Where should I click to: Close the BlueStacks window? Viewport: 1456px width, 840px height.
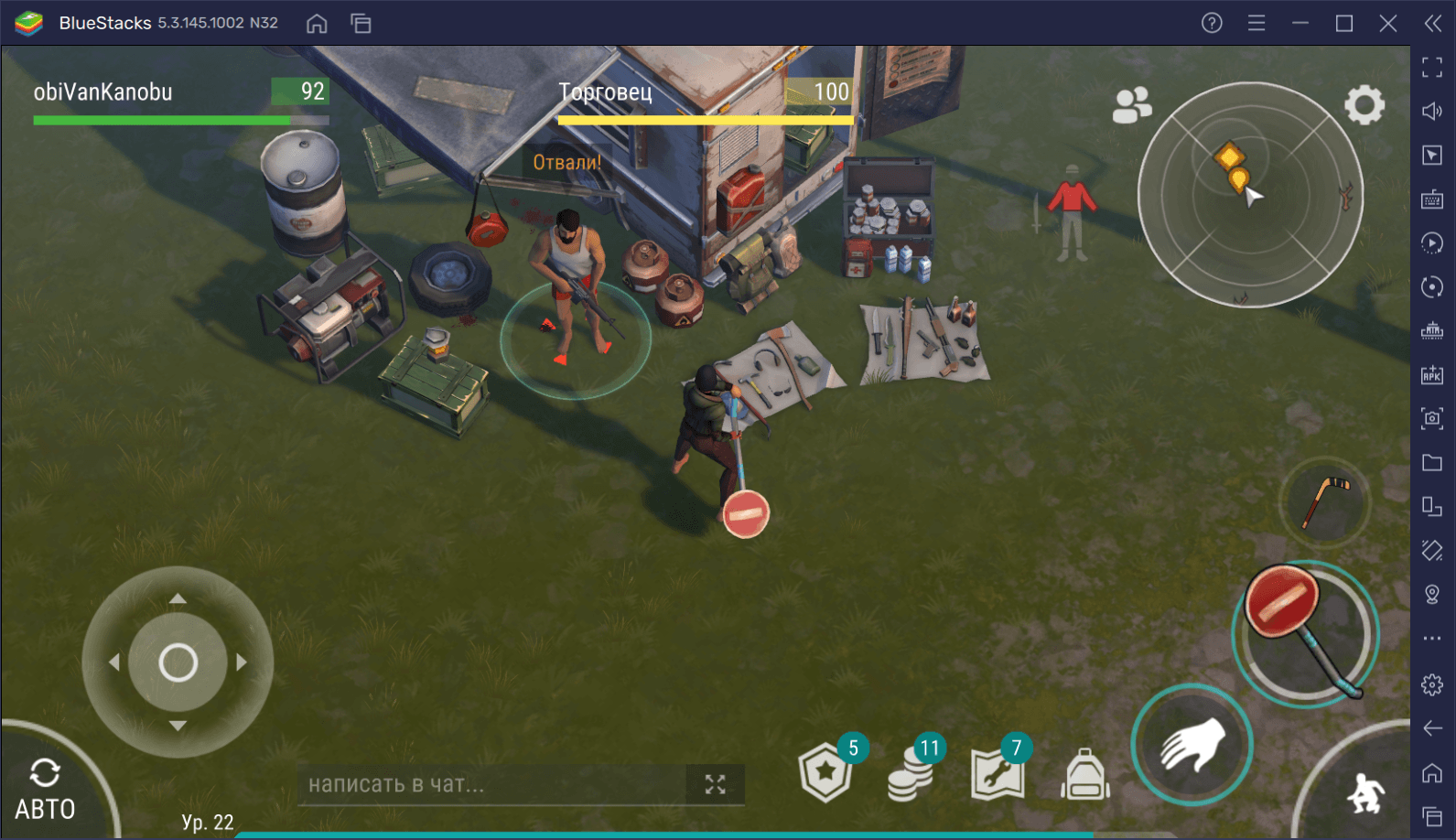(1387, 24)
